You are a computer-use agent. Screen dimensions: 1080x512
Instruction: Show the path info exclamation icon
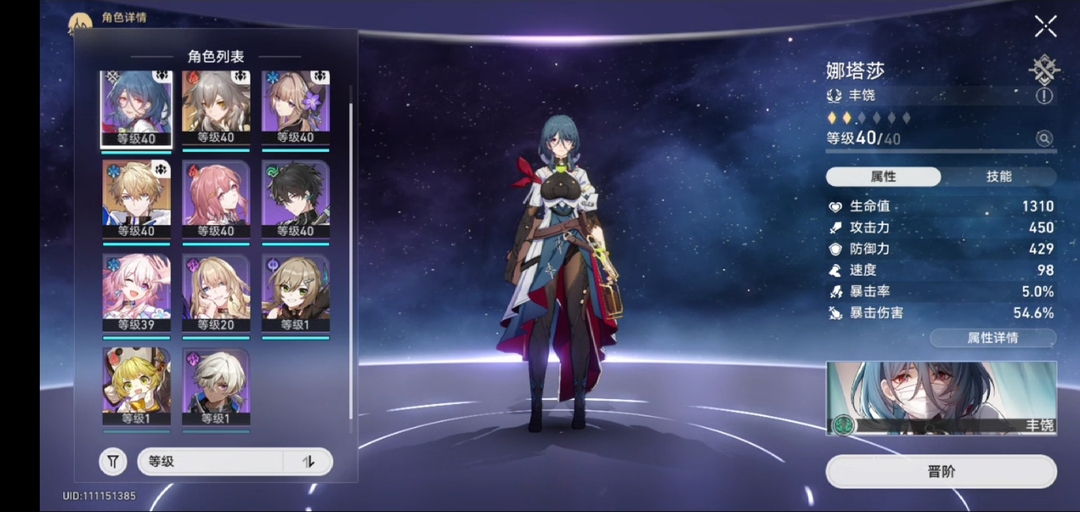click(x=1045, y=96)
